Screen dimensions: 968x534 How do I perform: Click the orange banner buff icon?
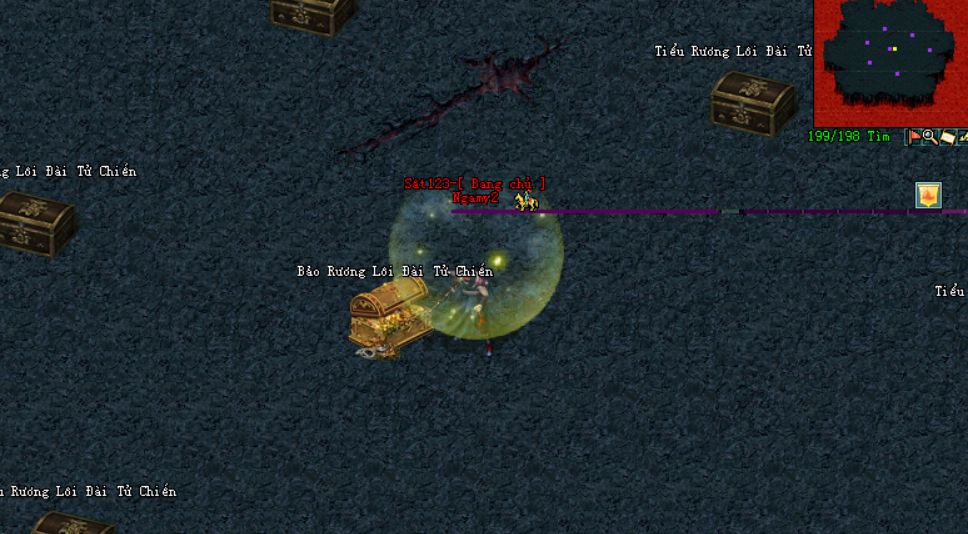click(x=929, y=195)
